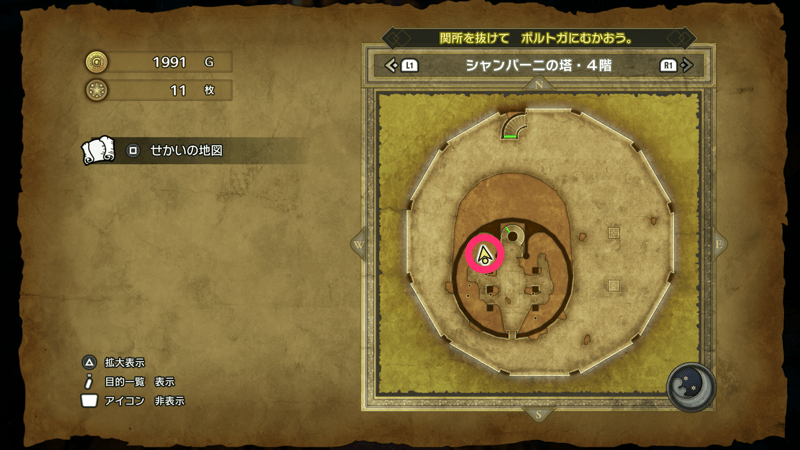This screenshot has height=450, width=800.
Task: Go to the previous floor with left arrow
Action: 392,66
